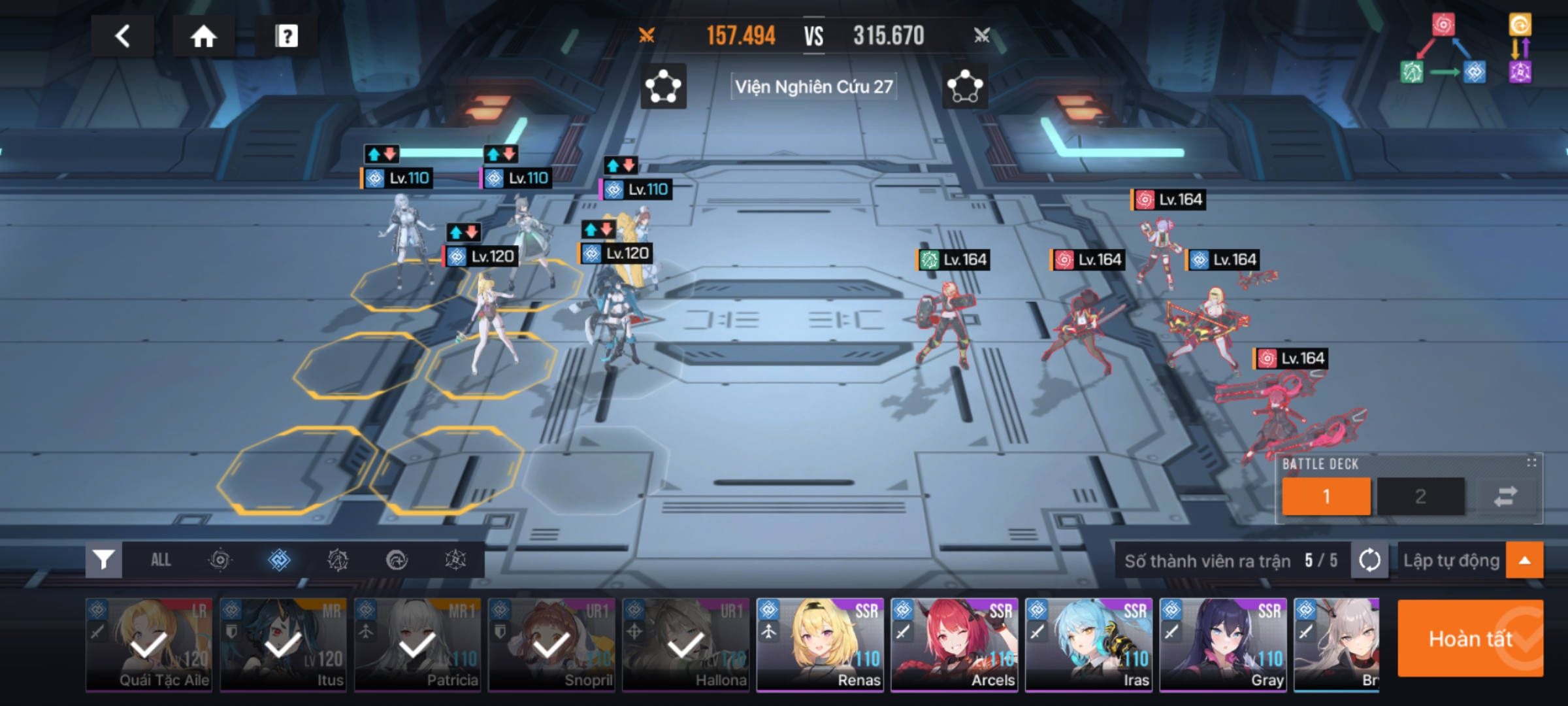Reset the lineup with the circular refresh icon
The width and height of the screenshot is (1568, 706).
pos(1369,560)
